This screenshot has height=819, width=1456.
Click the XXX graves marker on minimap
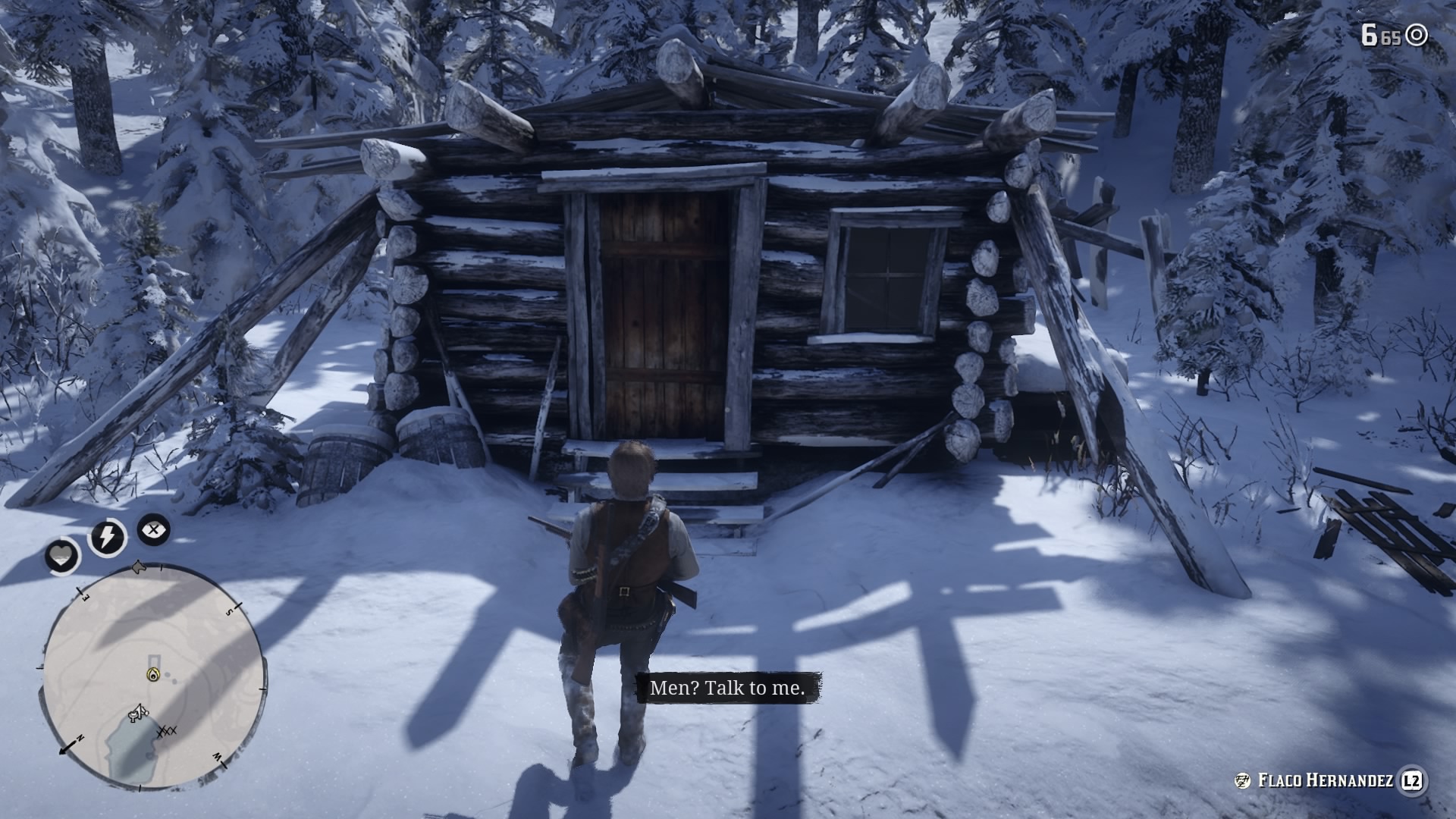coord(167,732)
